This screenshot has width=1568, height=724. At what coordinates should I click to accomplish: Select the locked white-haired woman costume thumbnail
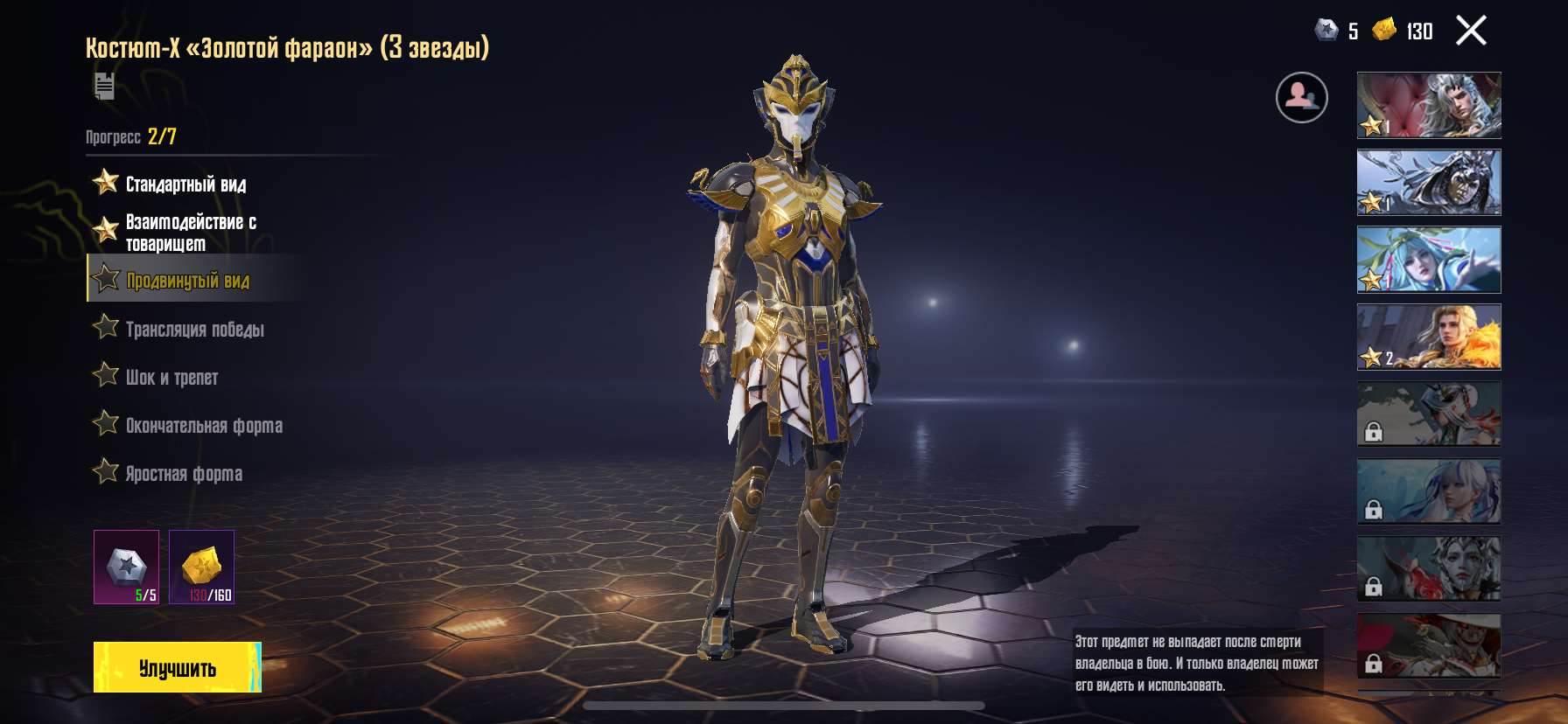pos(1428,491)
